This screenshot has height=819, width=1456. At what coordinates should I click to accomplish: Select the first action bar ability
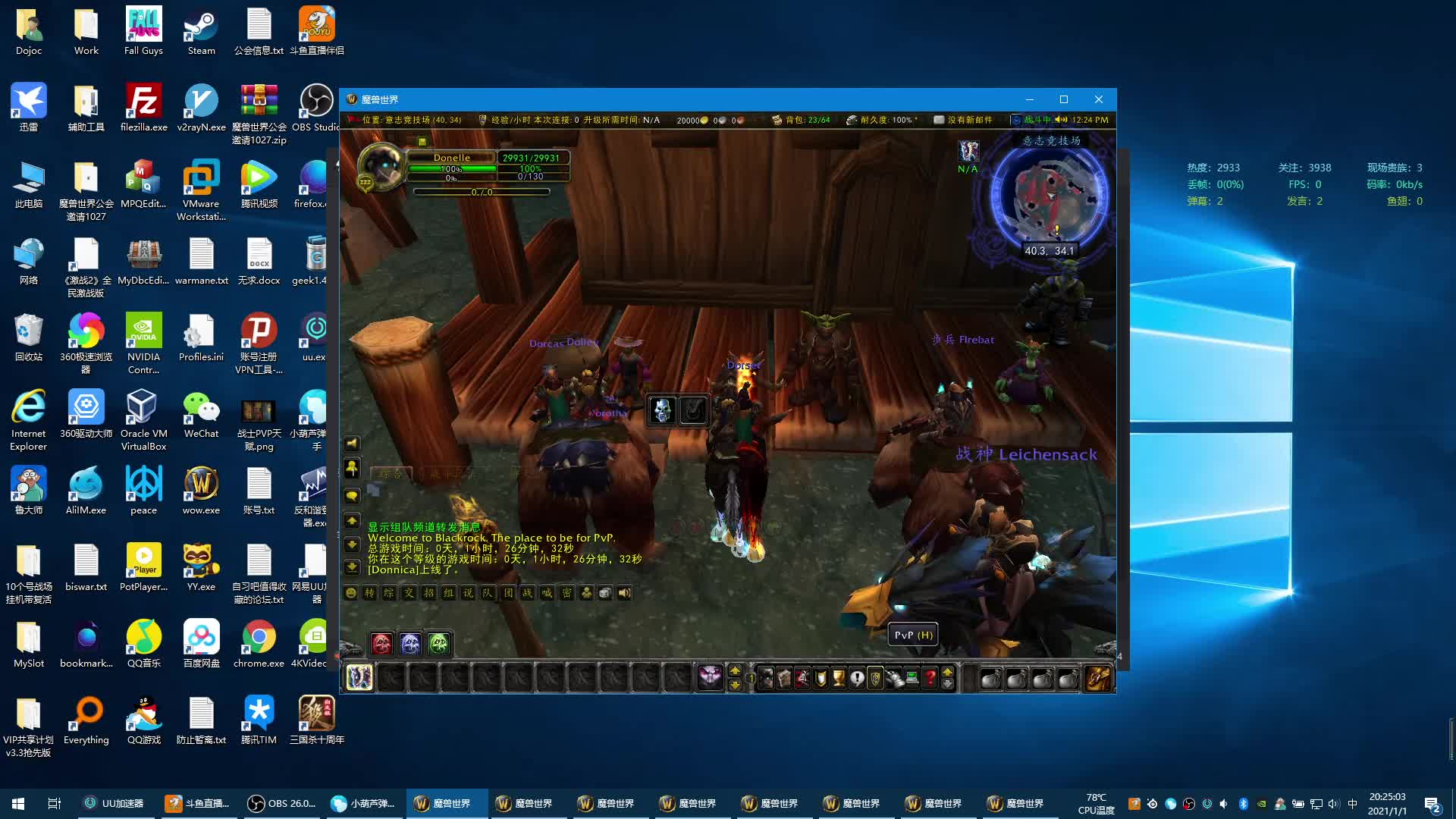[x=359, y=677]
